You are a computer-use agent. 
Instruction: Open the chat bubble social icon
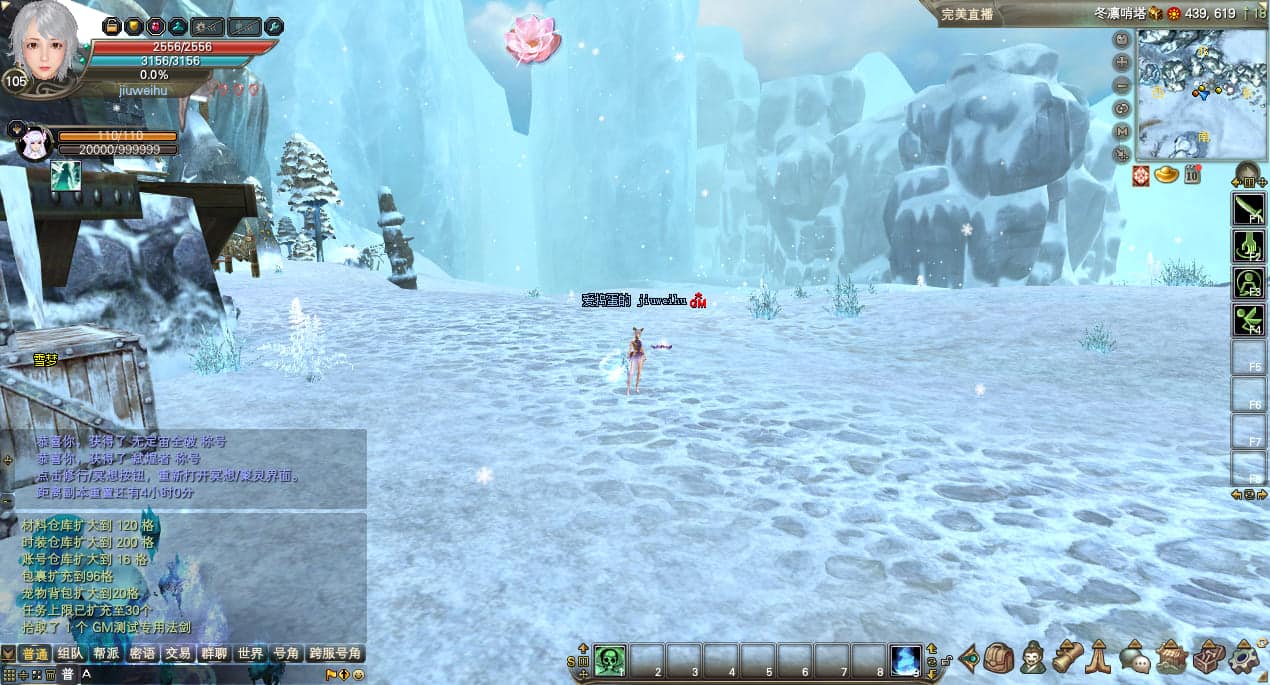[1134, 658]
